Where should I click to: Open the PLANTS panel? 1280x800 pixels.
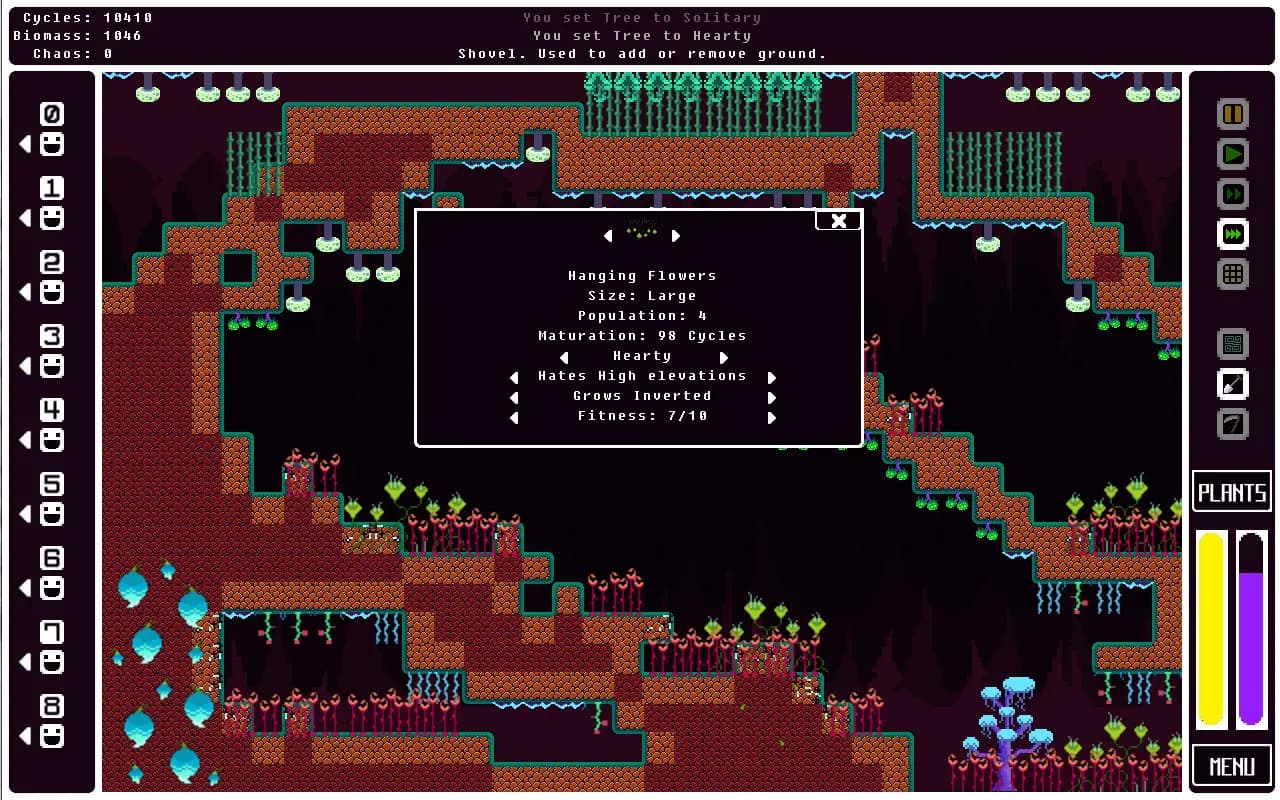1232,492
